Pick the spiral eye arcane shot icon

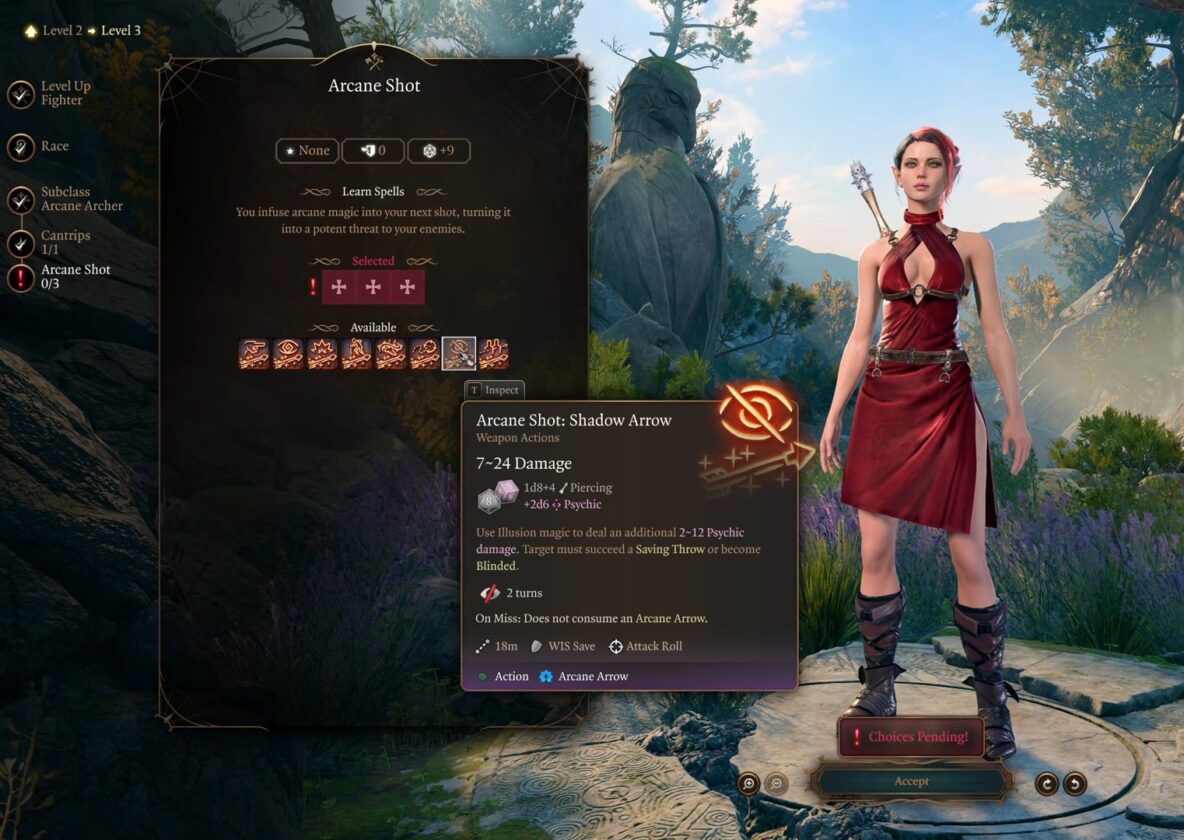click(x=289, y=354)
